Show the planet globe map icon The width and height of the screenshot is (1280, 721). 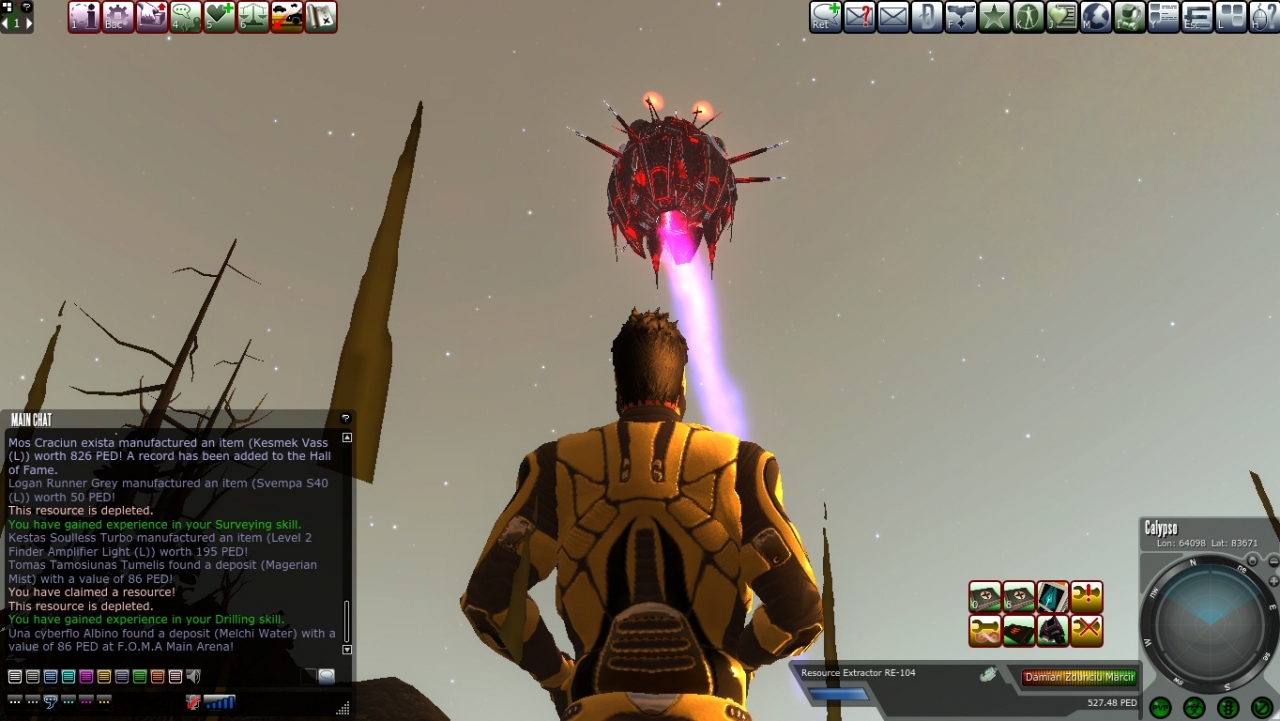1096,17
